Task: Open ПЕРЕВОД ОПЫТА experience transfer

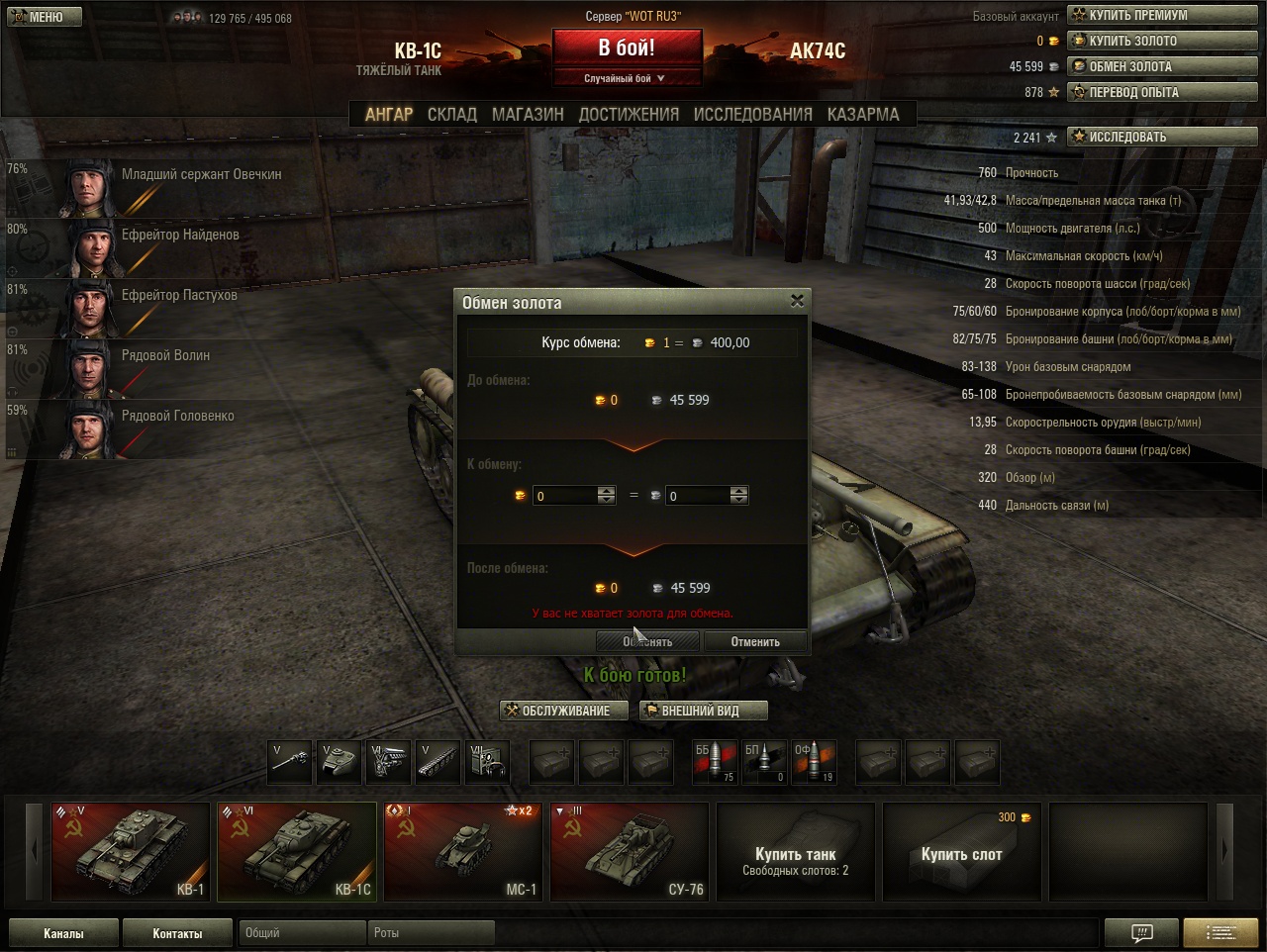Action: (1161, 92)
